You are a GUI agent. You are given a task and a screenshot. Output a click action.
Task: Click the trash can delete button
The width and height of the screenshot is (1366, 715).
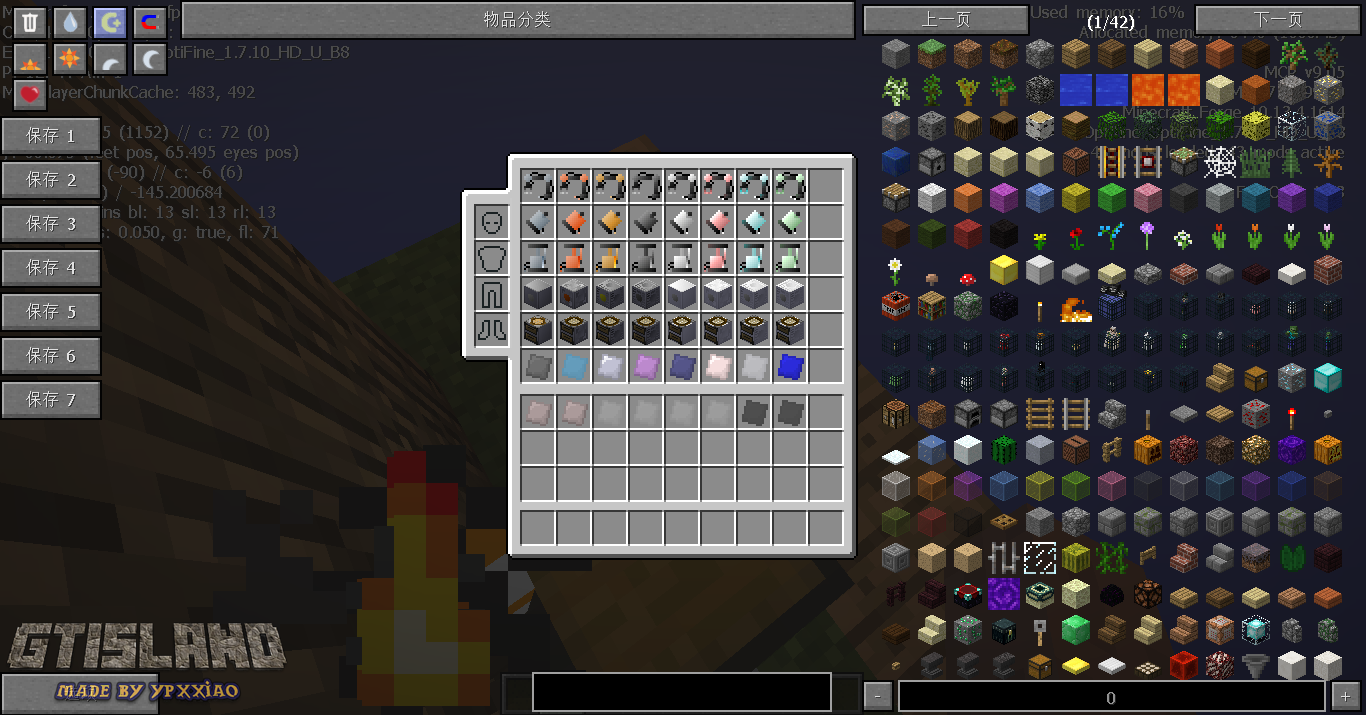[x=31, y=23]
